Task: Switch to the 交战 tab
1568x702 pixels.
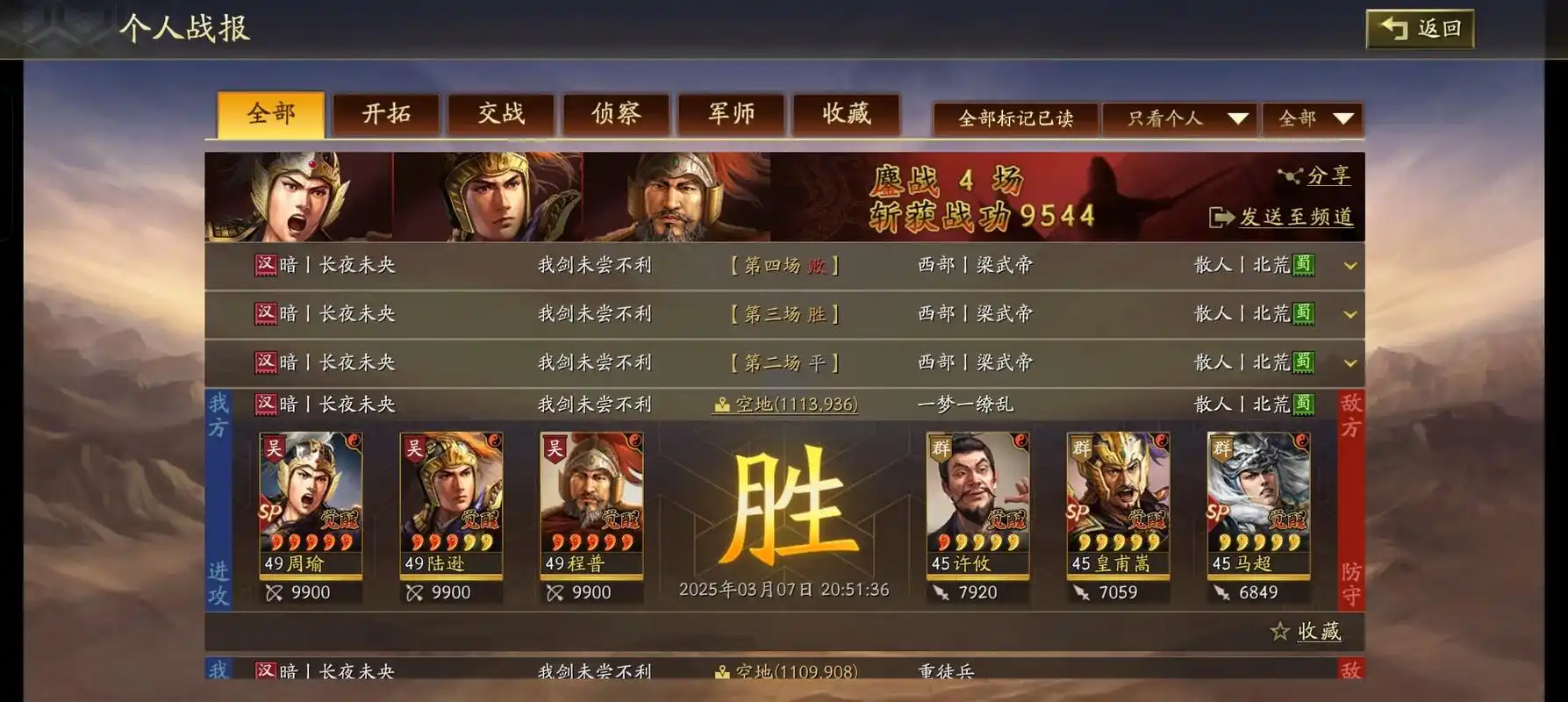Action: (x=500, y=114)
